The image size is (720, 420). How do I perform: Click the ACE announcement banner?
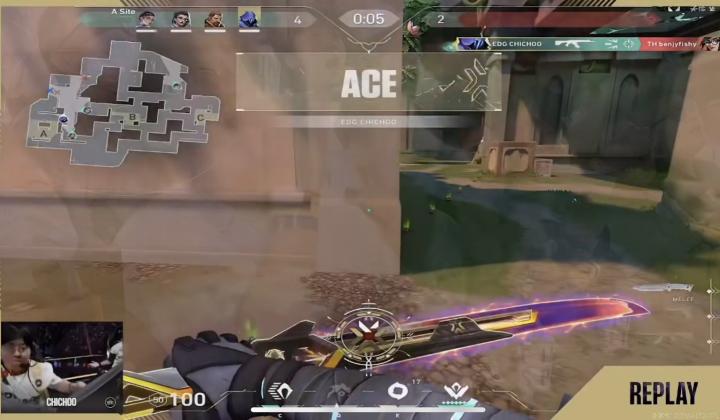point(369,84)
